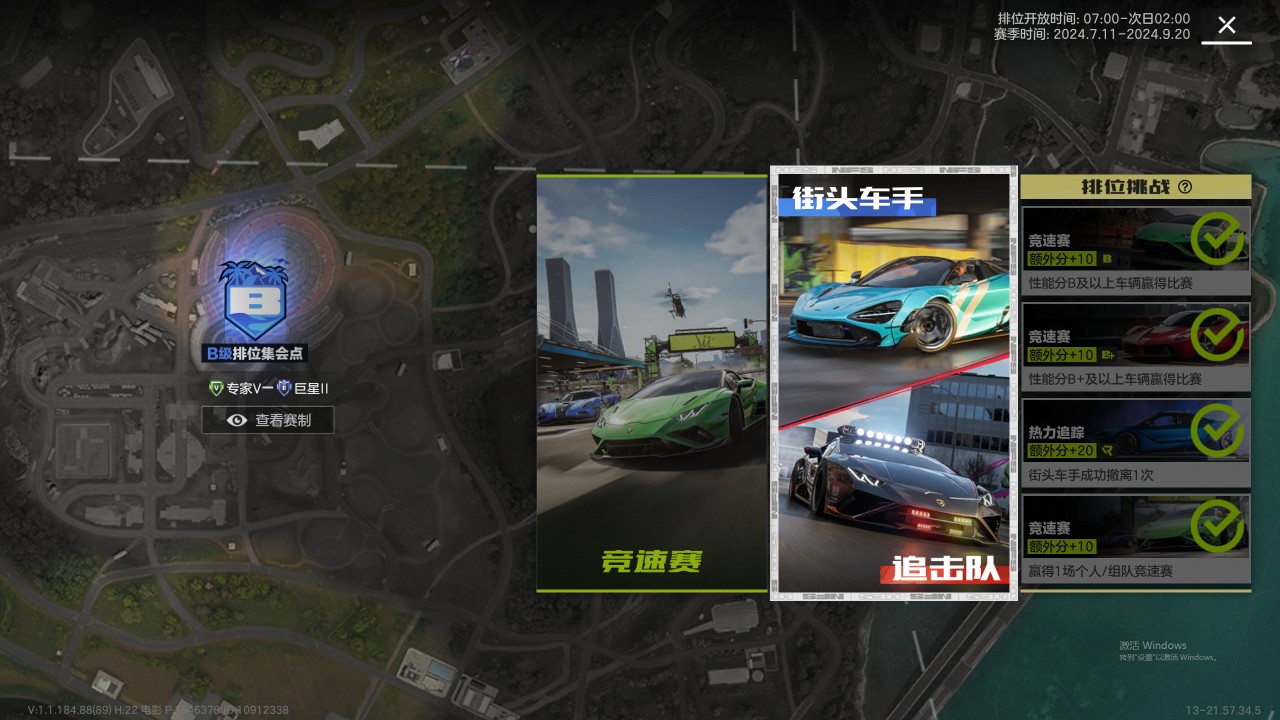Screen dimensions: 1280x720
Task: Open 查看赛制 rules button
Action: point(268,421)
